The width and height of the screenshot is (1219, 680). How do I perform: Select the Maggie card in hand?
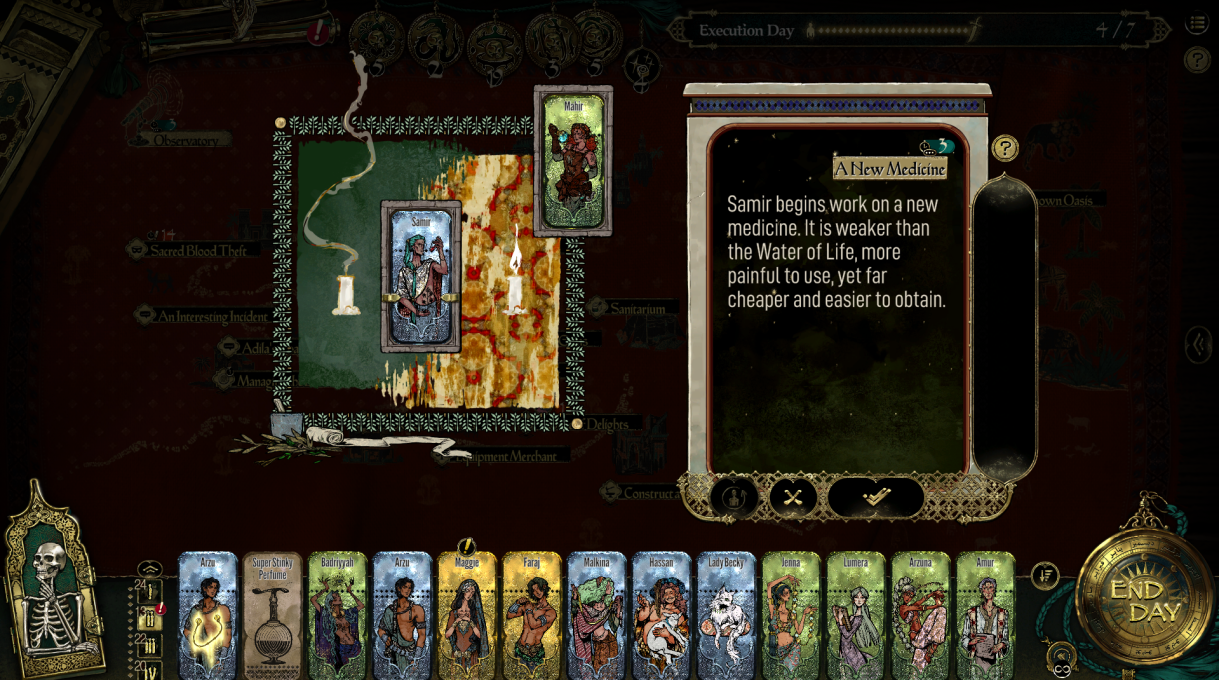pos(467,615)
